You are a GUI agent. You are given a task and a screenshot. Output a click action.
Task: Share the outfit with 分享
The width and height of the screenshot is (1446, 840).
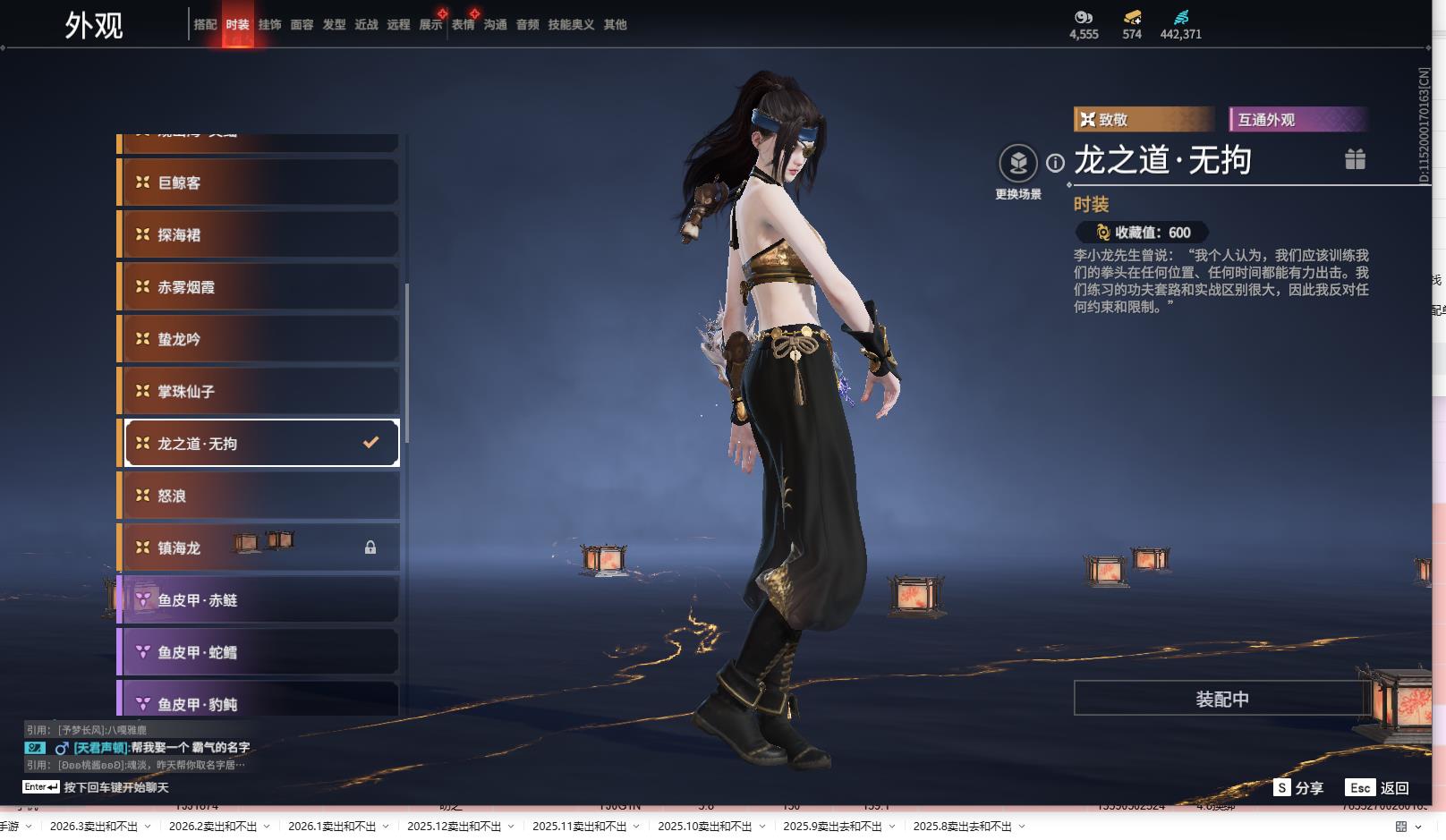[1298, 787]
